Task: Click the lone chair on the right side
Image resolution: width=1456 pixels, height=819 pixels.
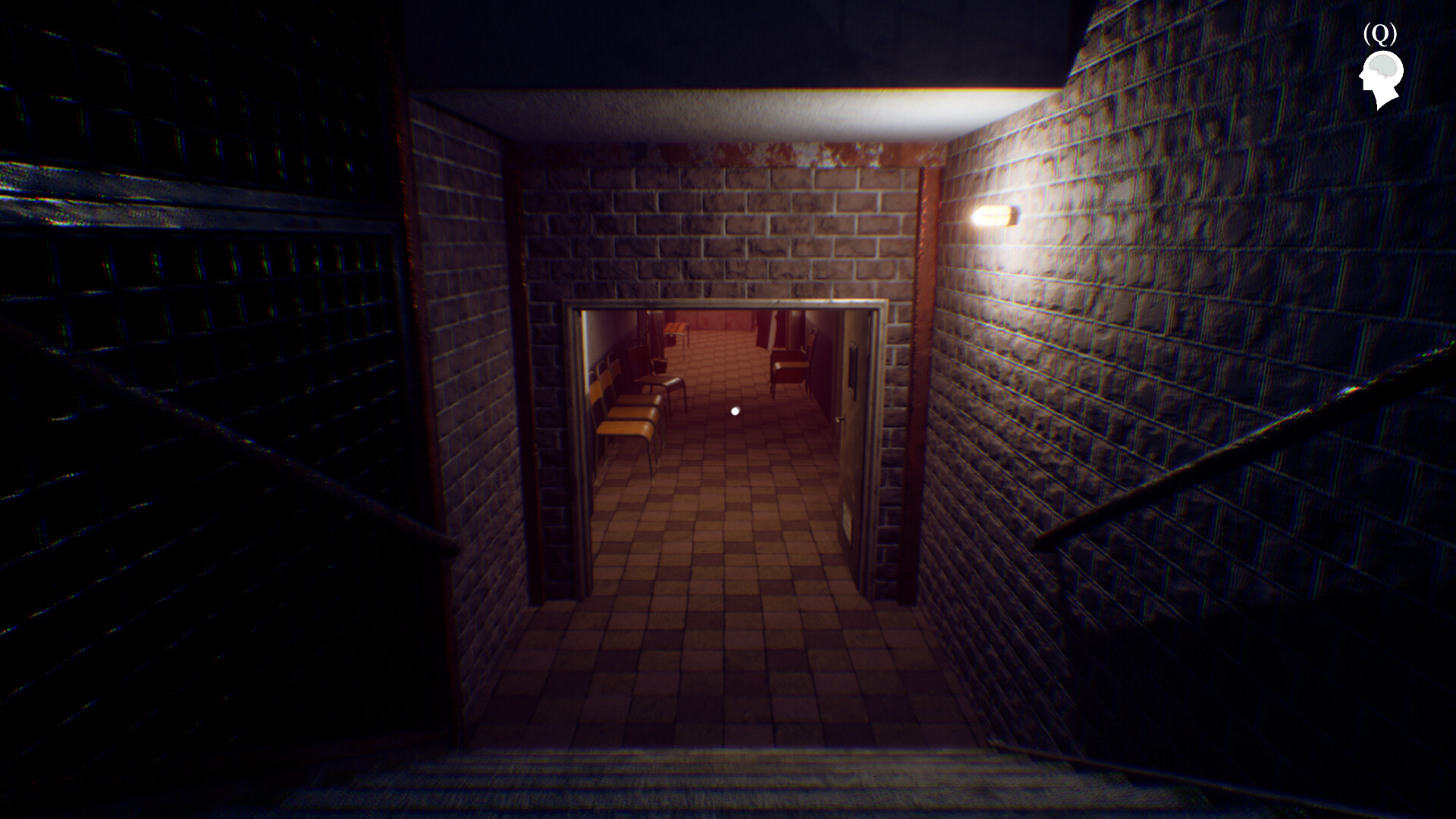Action: [792, 366]
